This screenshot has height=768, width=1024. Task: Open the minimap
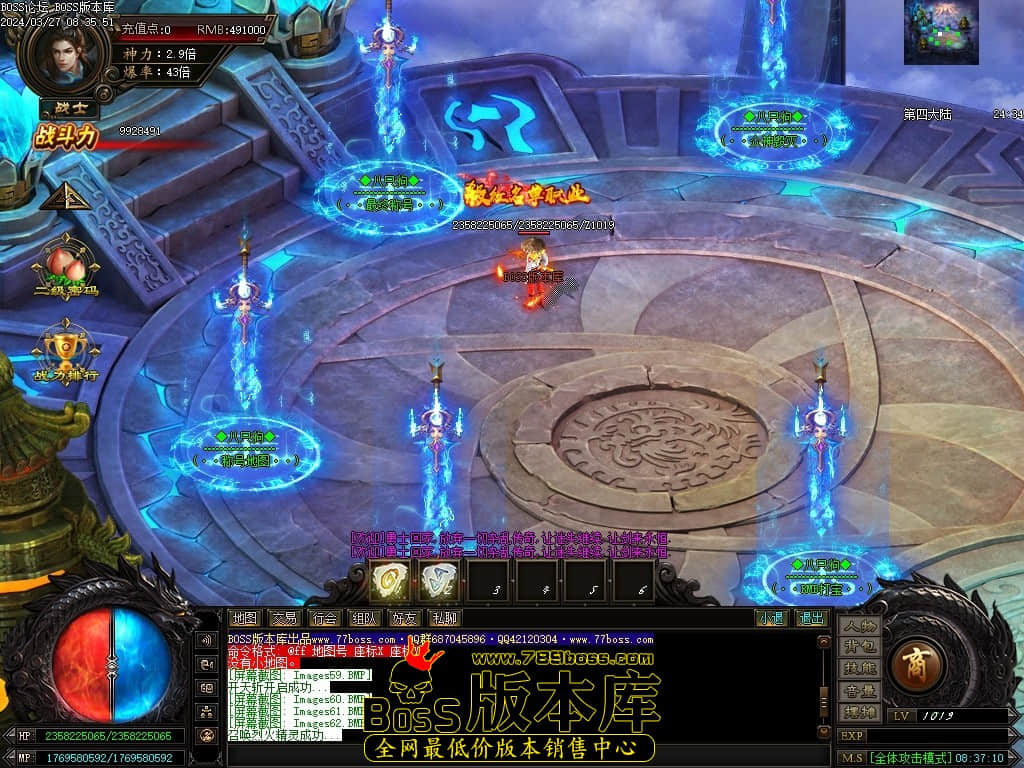click(x=941, y=33)
